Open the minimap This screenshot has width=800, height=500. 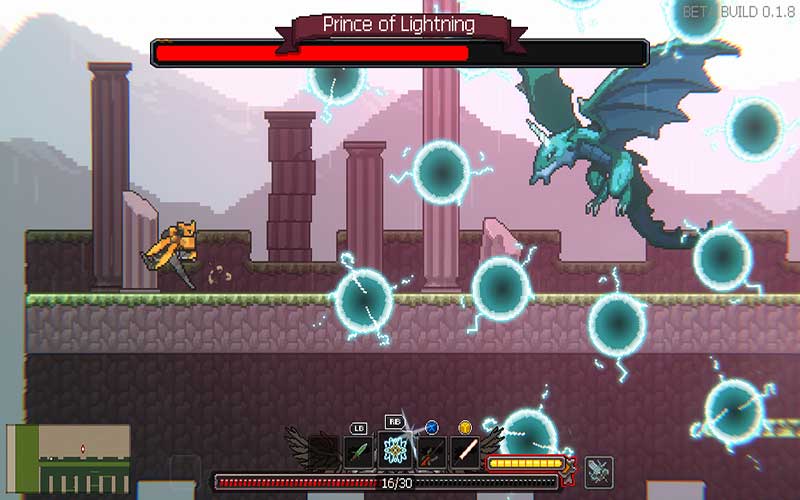[x=69, y=458]
